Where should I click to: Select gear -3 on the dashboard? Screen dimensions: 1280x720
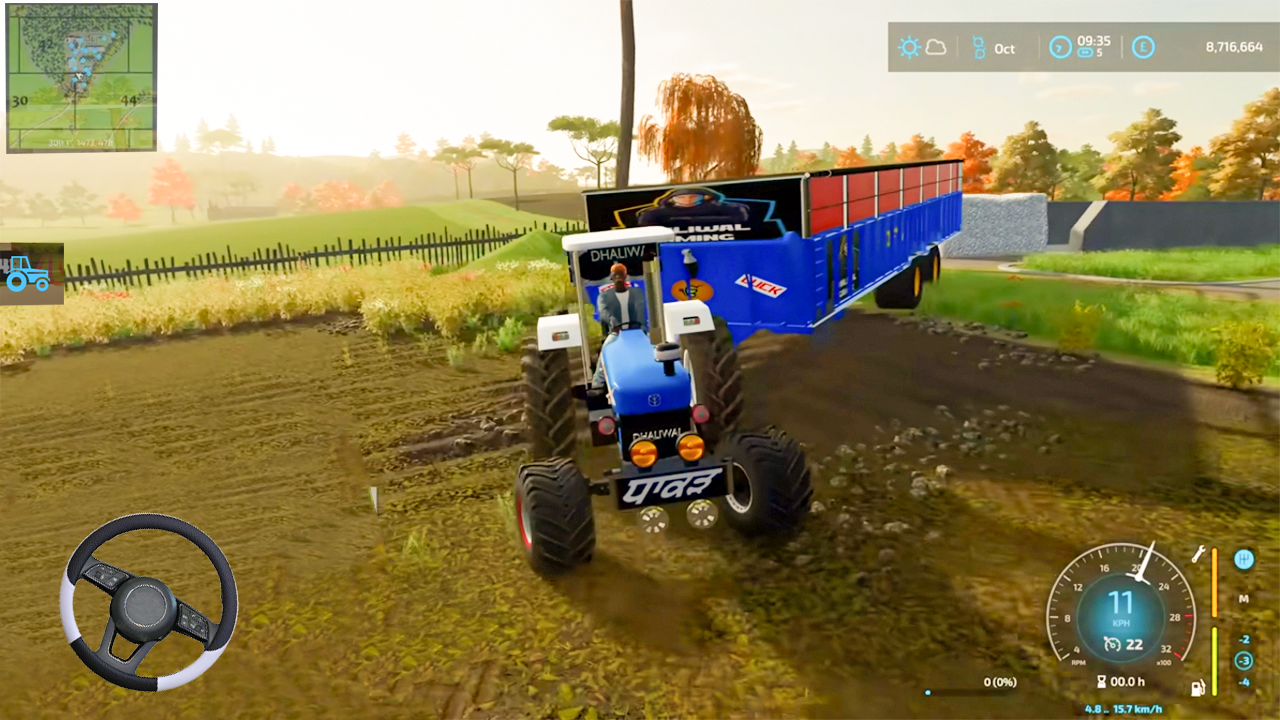(x=1245, y=660)
